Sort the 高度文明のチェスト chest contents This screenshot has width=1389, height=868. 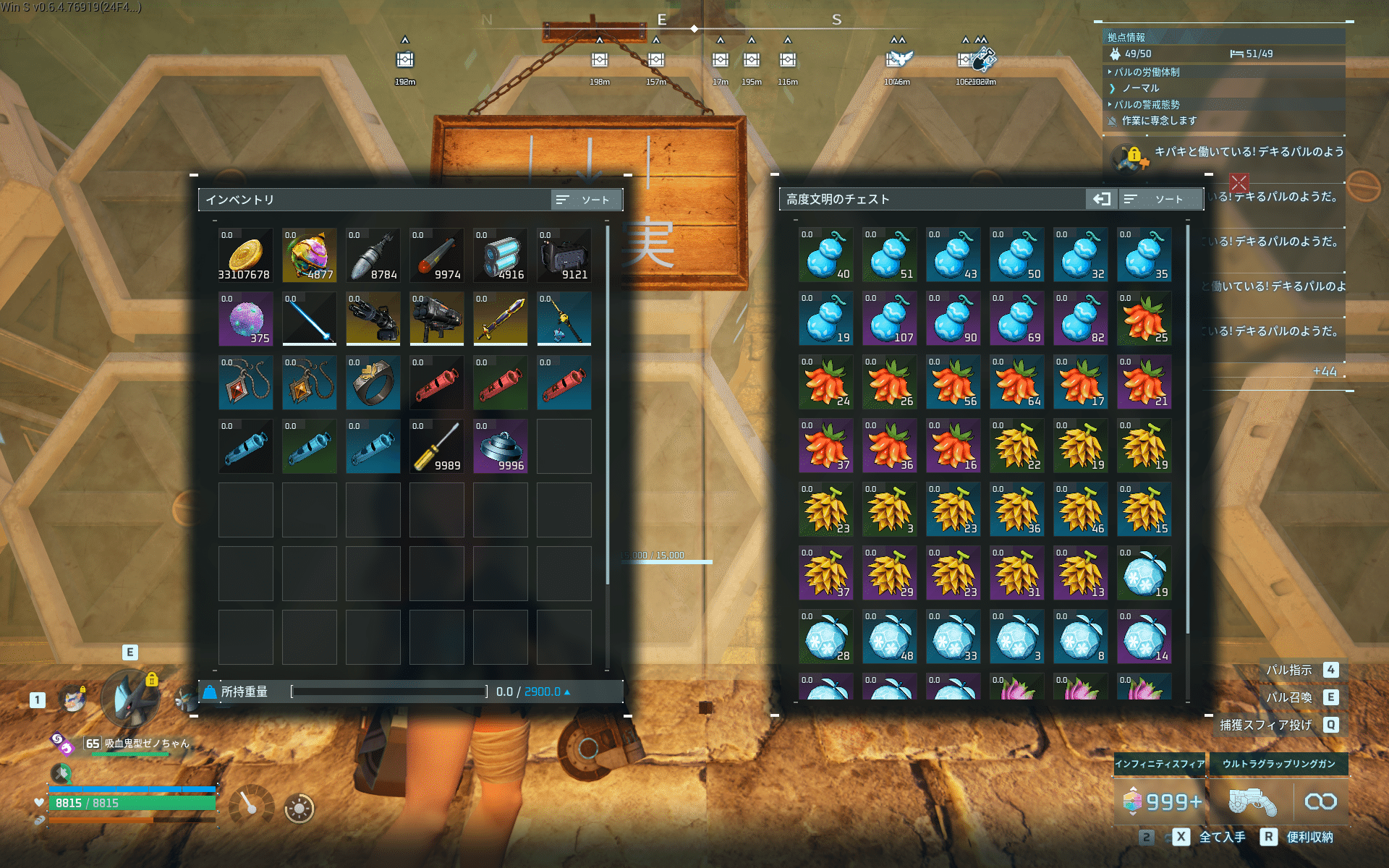[1160, 199]
